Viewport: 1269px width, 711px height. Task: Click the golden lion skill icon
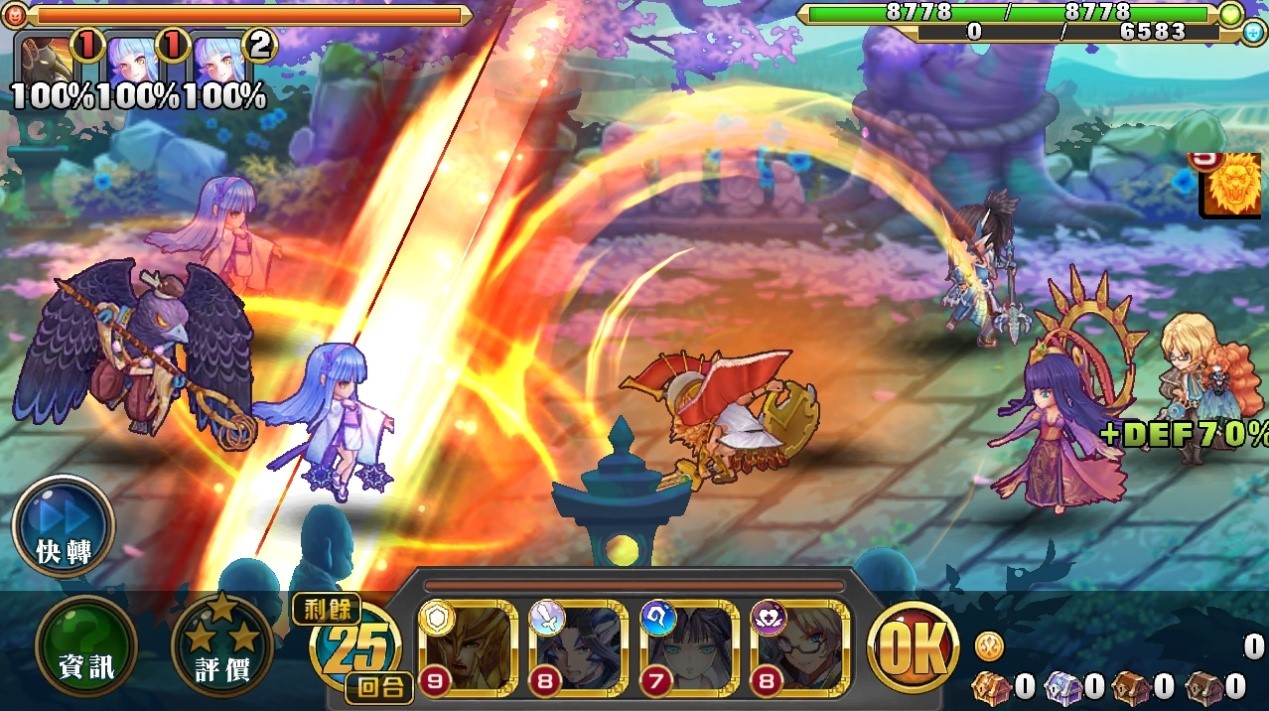pyautogui.click(x=1234, y=187)
